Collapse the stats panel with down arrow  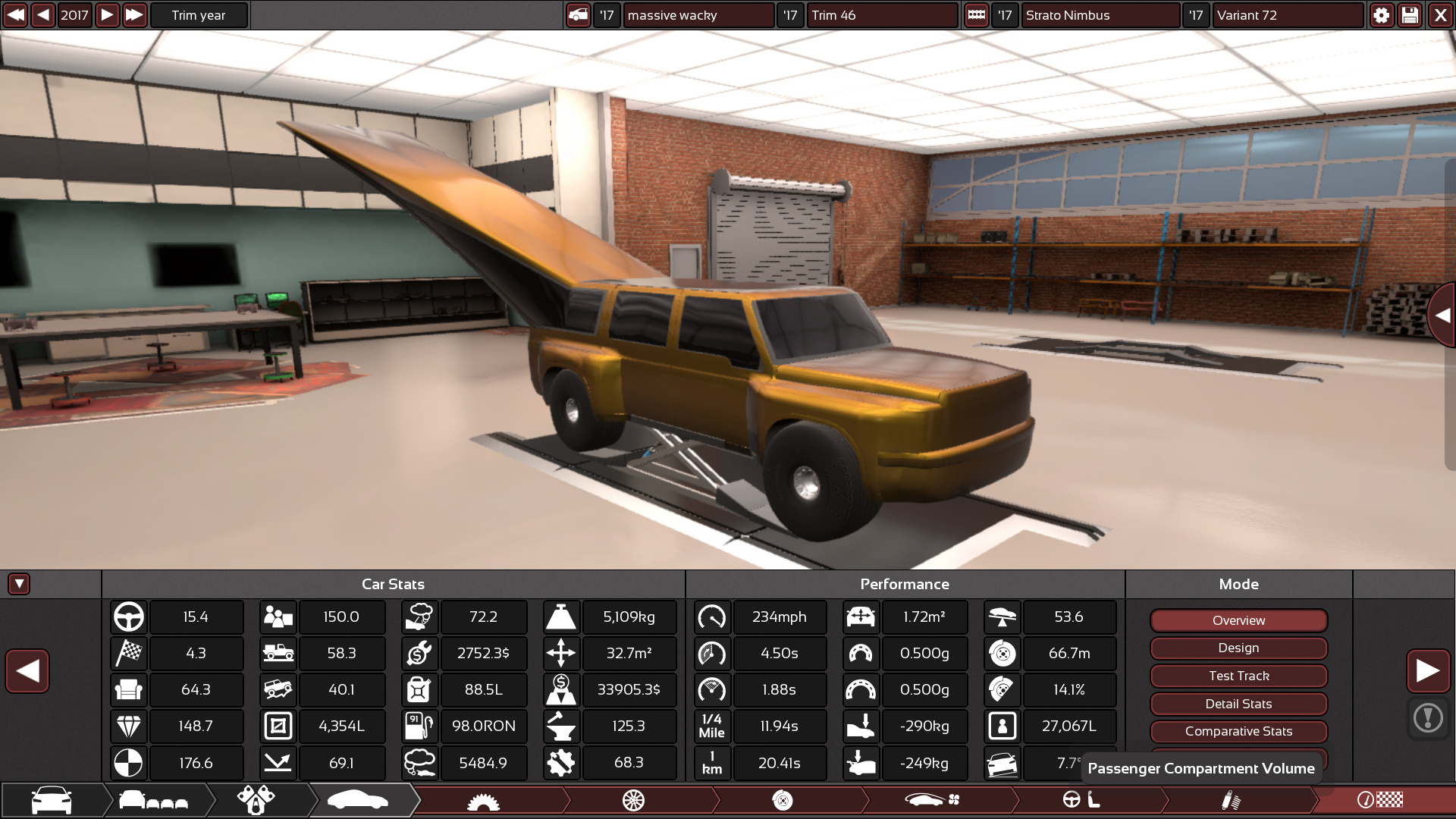click(x=19, y=584)
